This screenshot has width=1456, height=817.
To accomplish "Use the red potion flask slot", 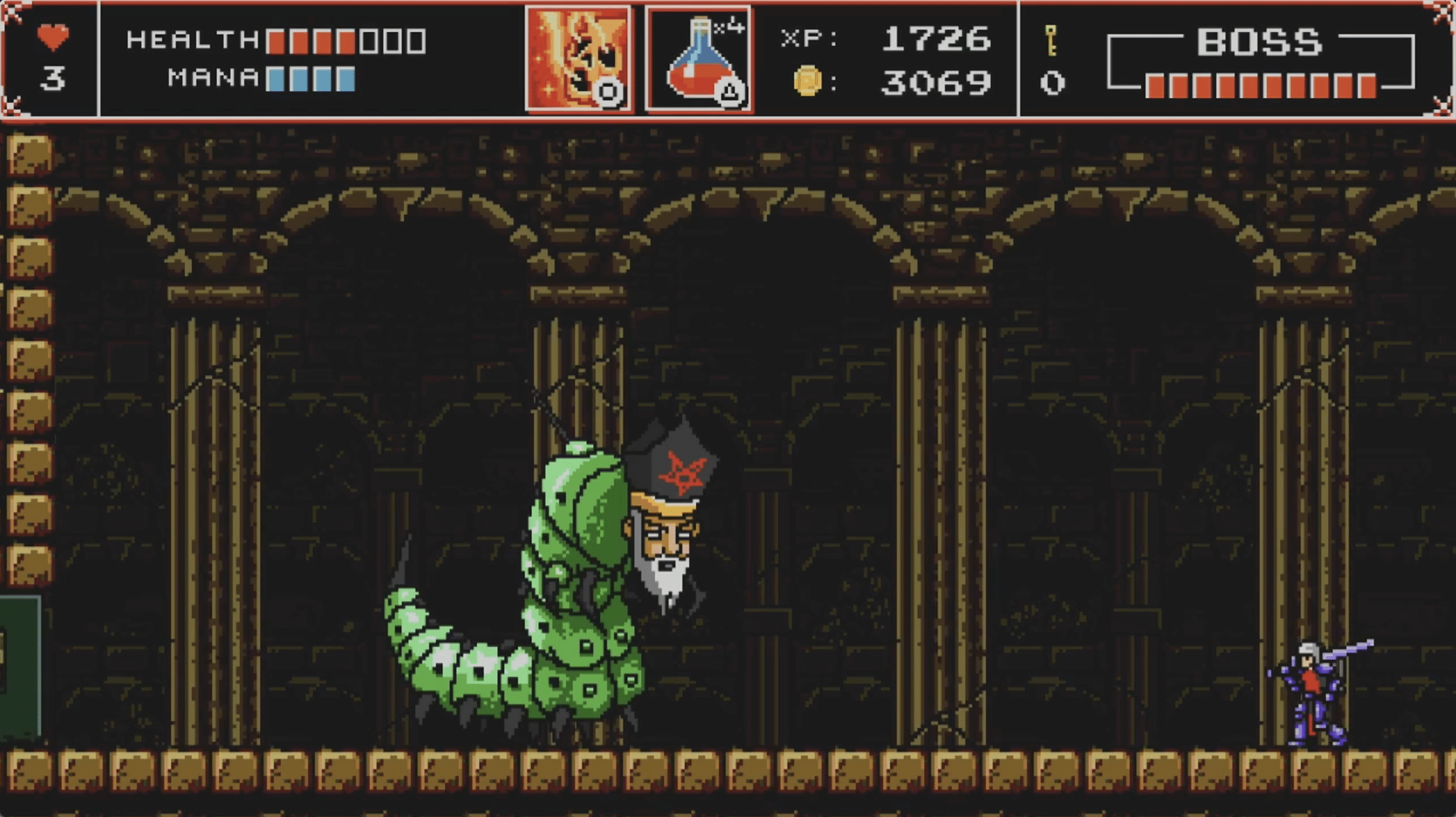I will [698, 59].
